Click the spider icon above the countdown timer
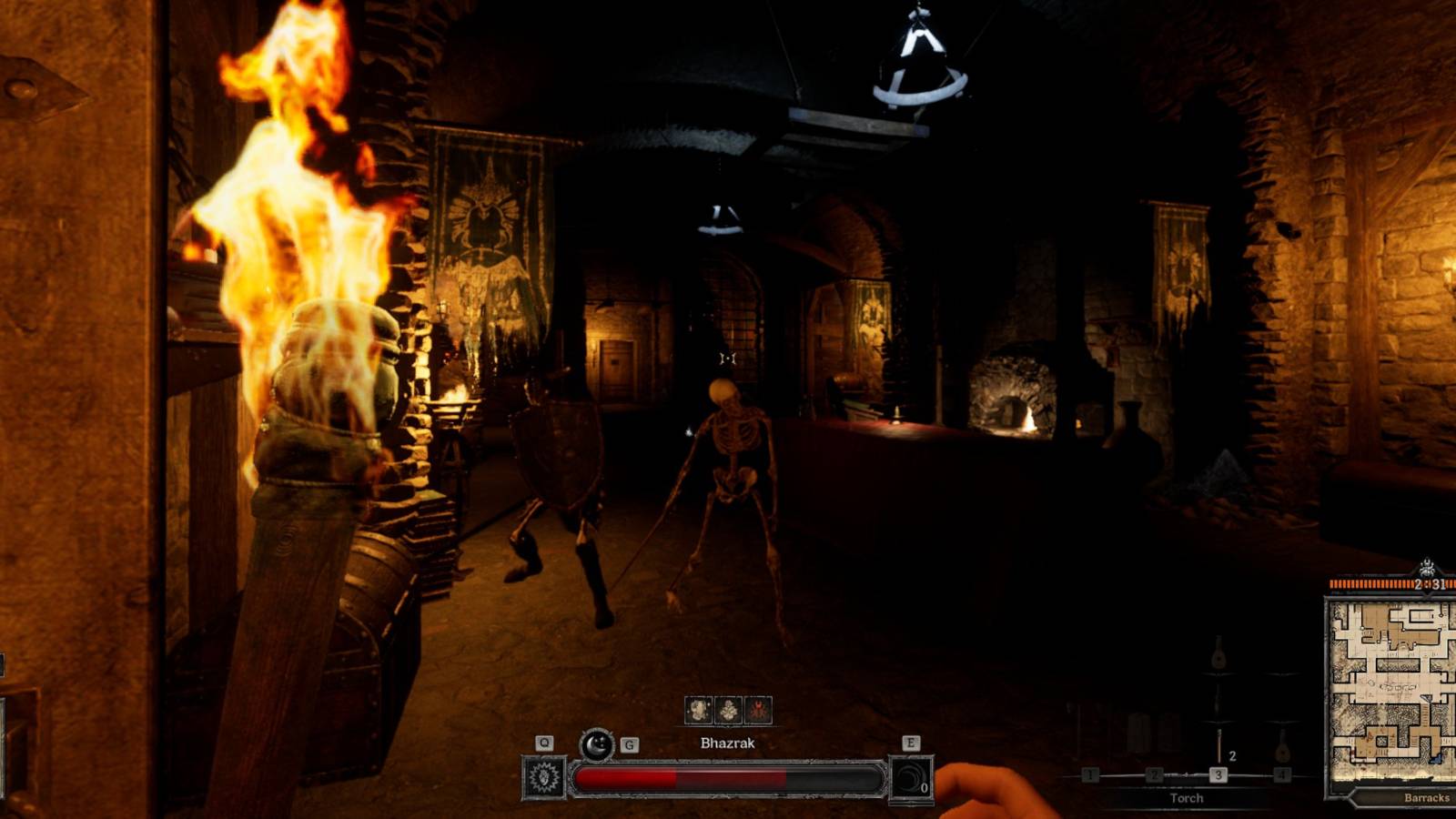 (x=1427, y=567)
